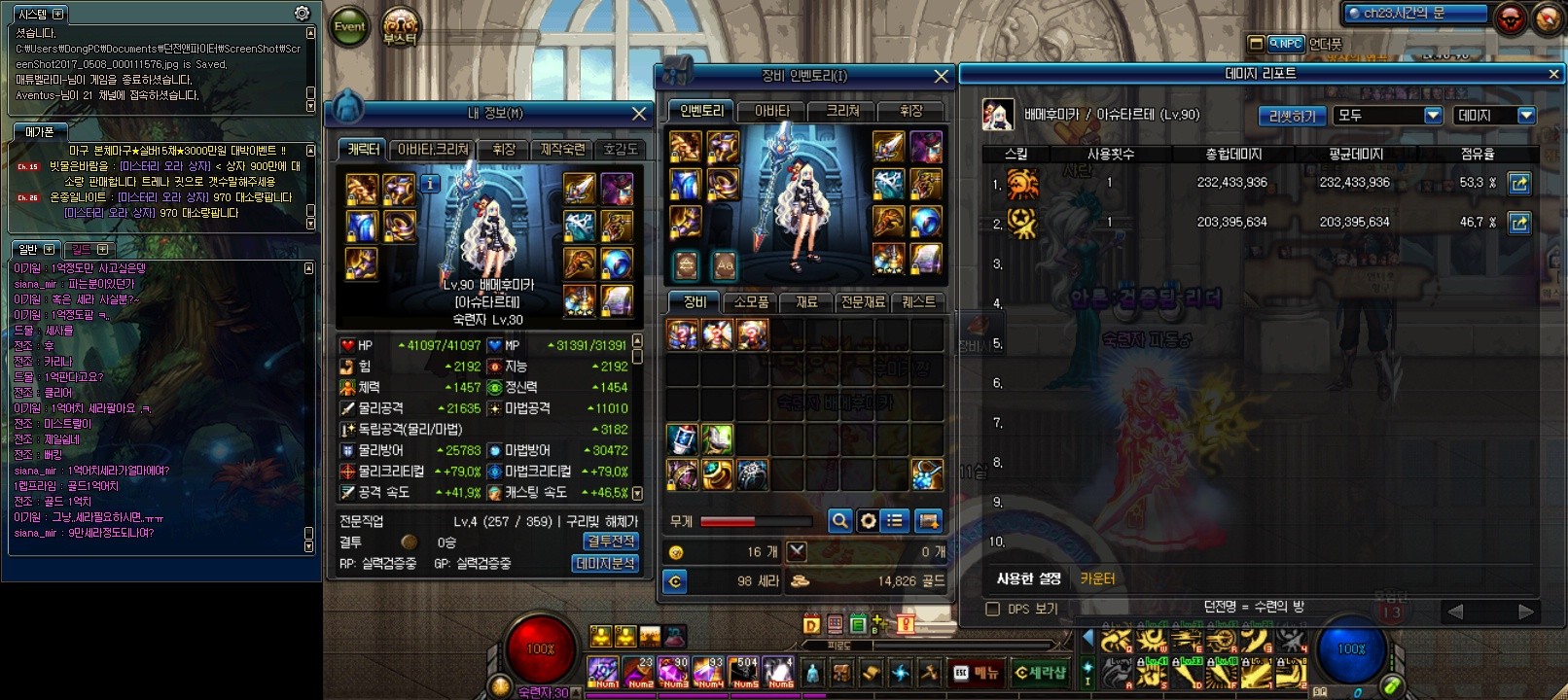Switch to the 아바타.크리쳐 tab
1568x700 pixels.
(434, 150)
